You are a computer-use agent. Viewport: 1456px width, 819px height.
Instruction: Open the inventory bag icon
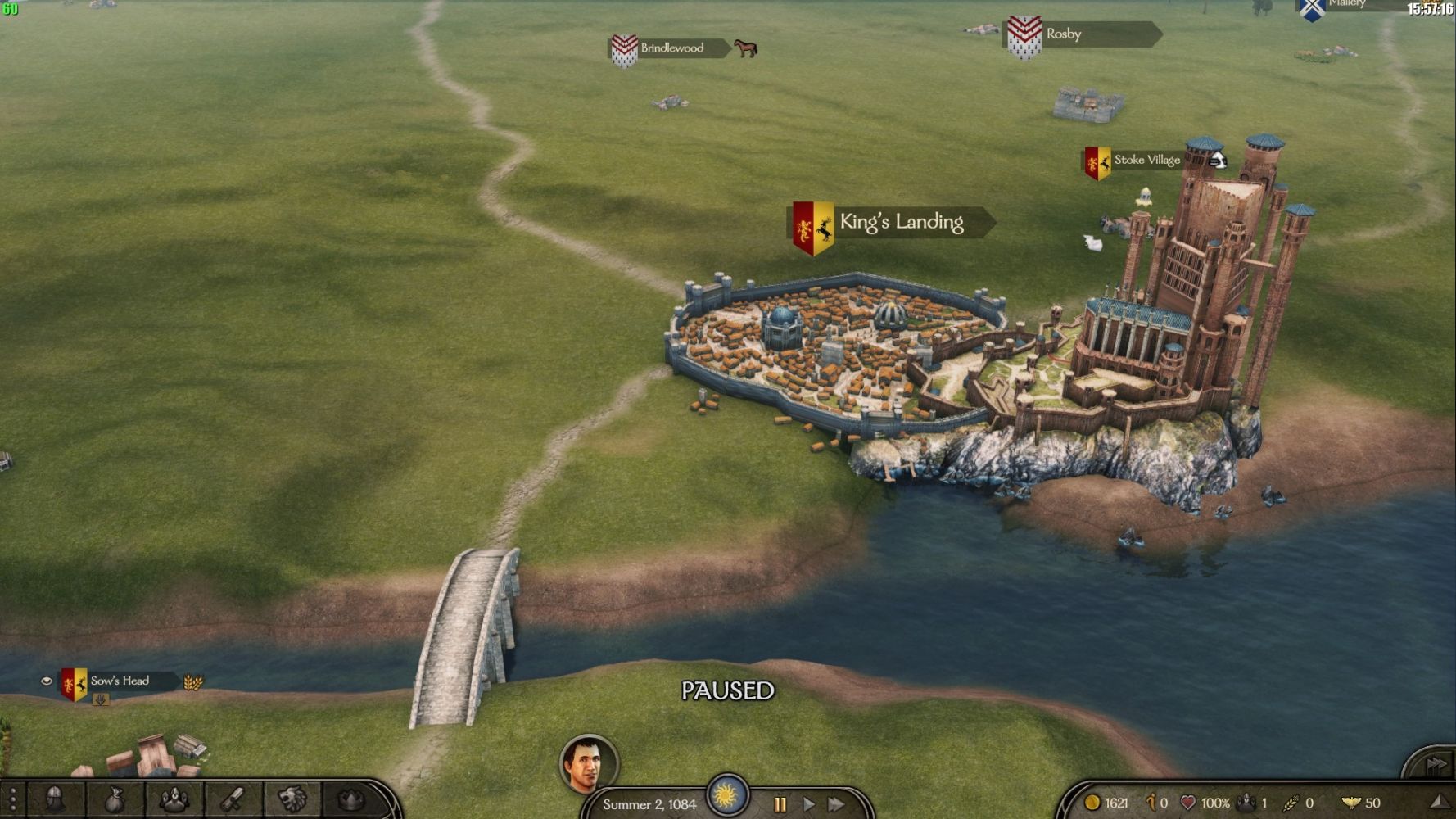[115, 799]
